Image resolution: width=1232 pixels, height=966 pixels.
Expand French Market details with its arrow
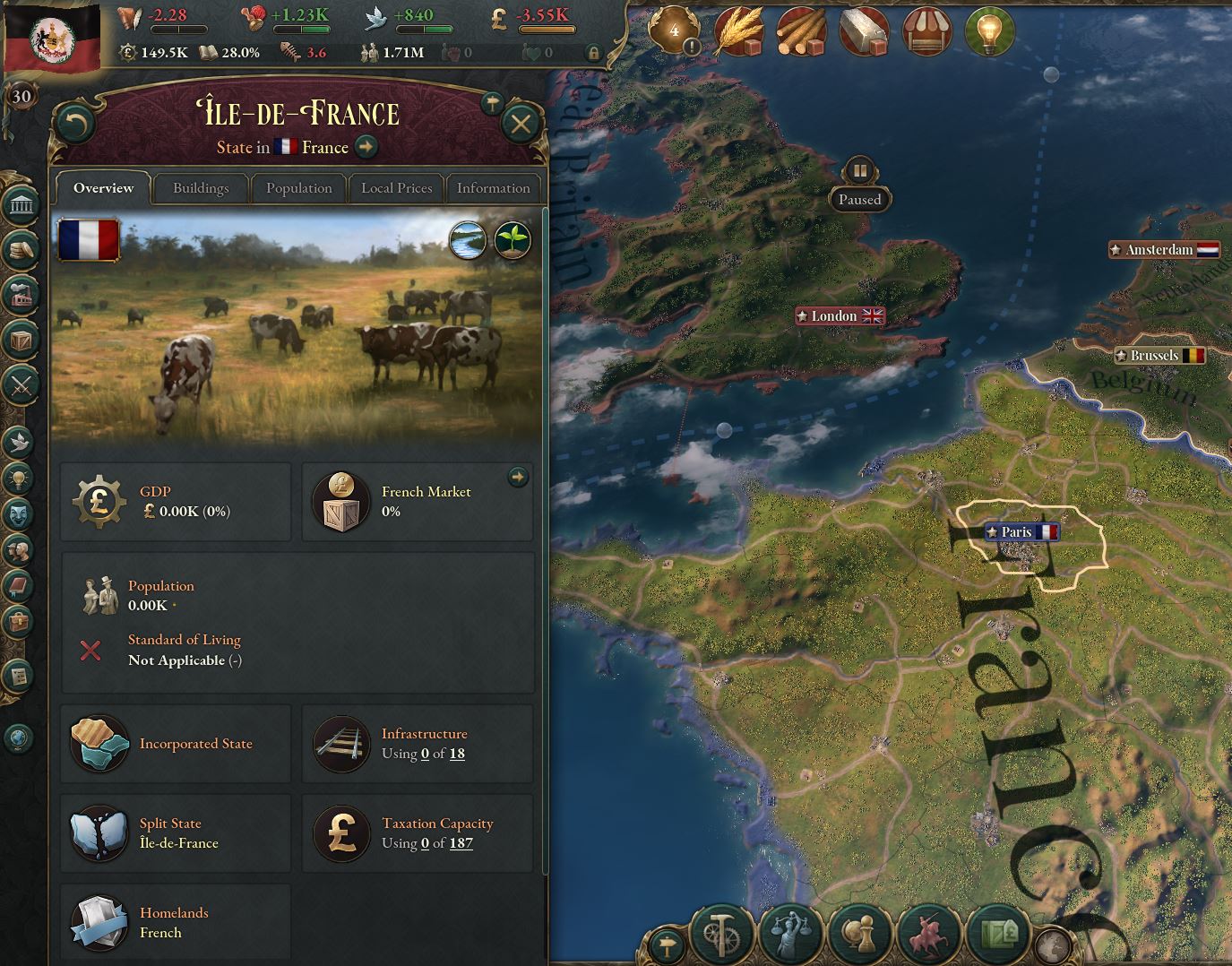pyautogui.click(x=519, y=478)
